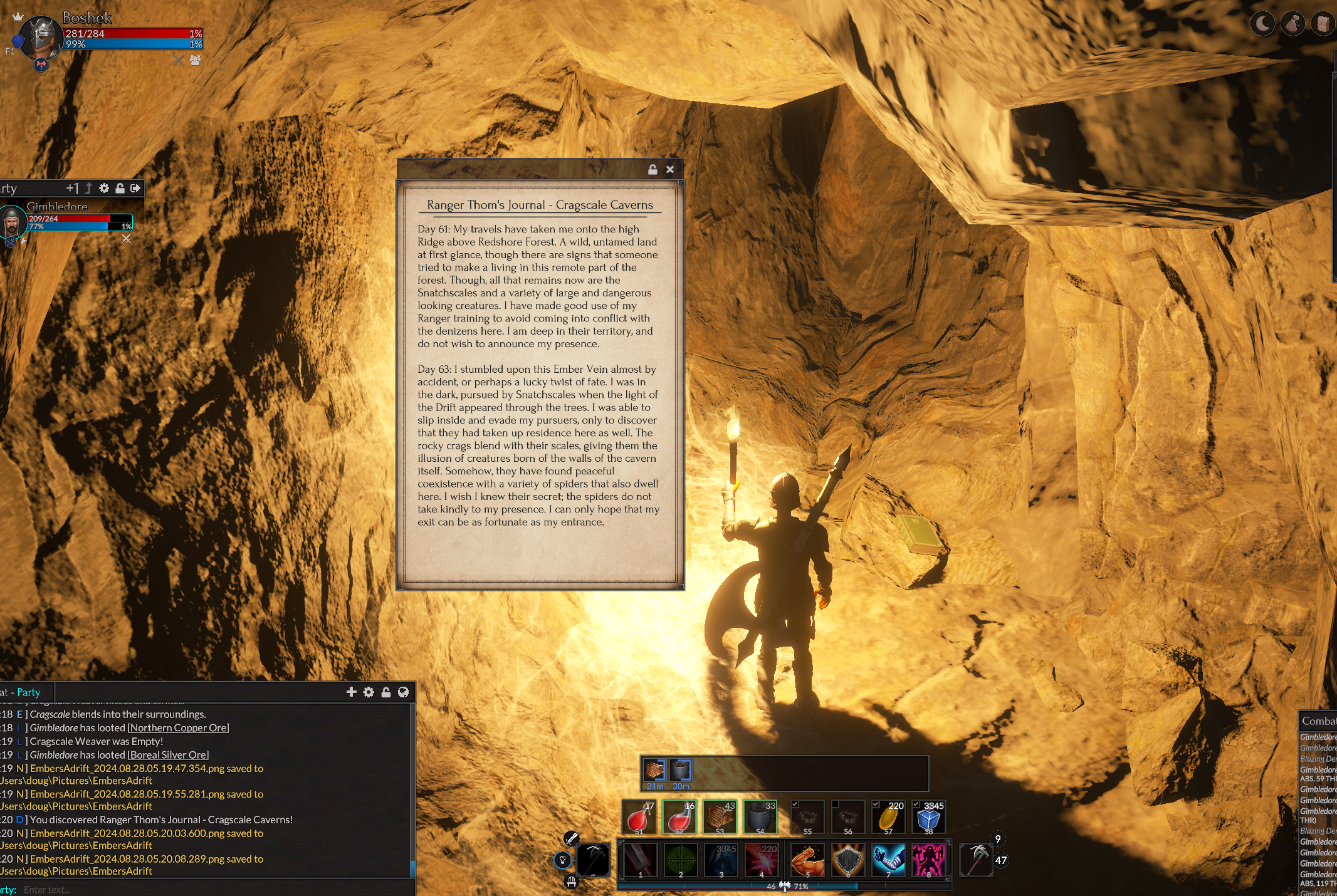Open the party settings gear
Screen dimensions: 1337x896
104,188
